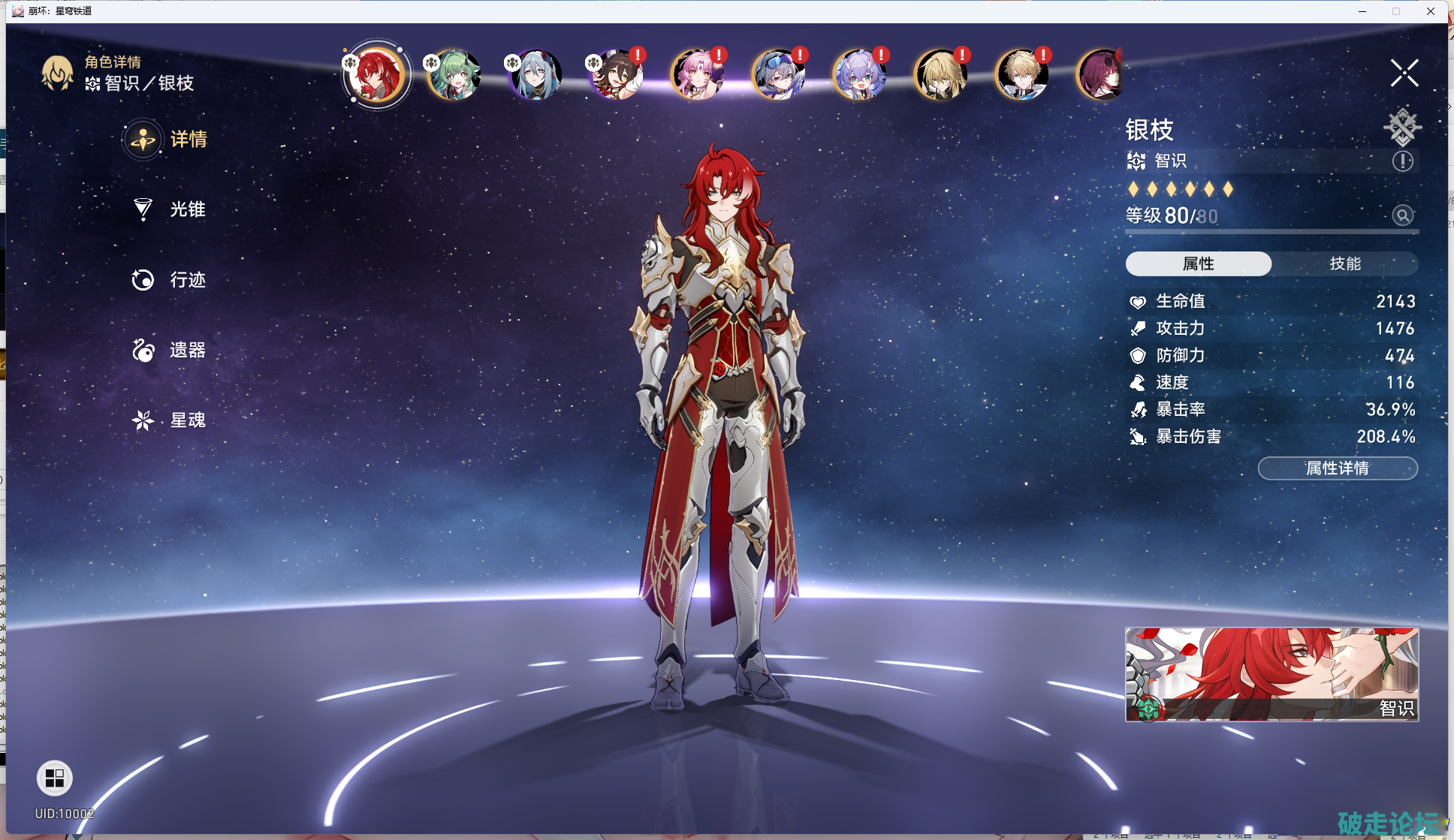1454x840 pixels.
Task: Toggle the four-square grid button
Action: click(55, 778)
